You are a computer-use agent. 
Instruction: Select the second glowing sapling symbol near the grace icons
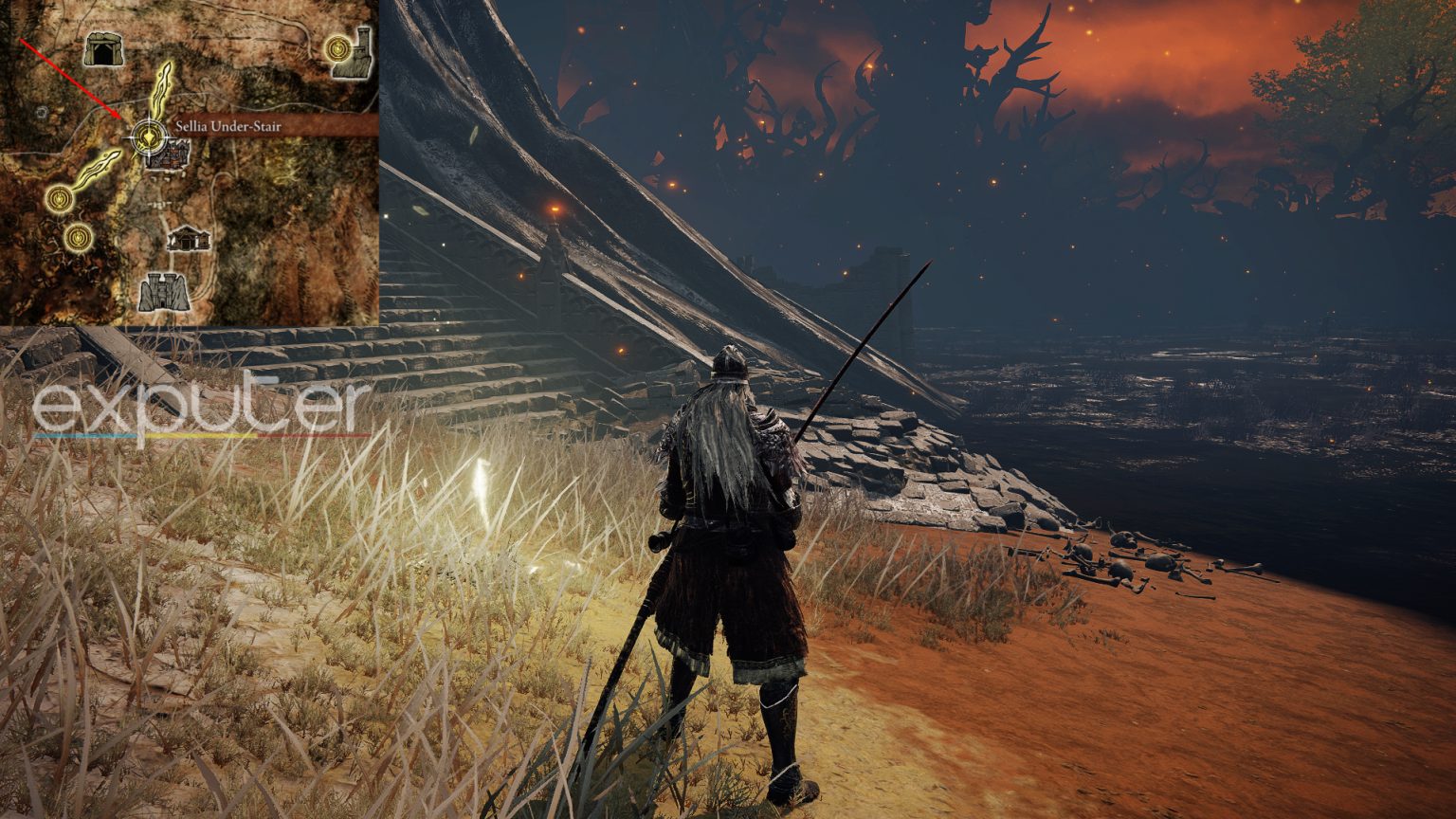pos(100,163)
